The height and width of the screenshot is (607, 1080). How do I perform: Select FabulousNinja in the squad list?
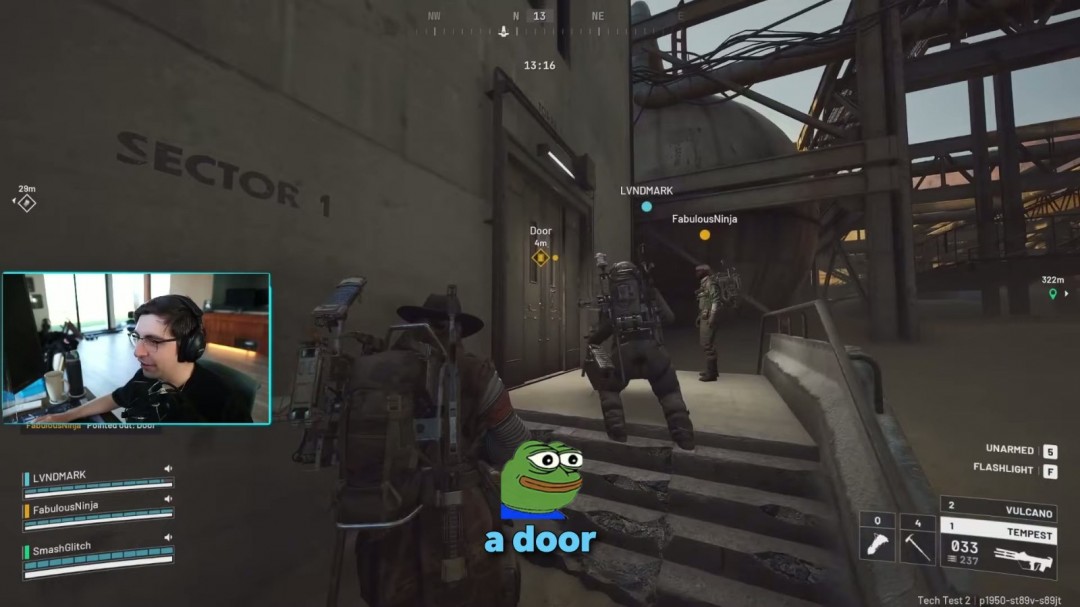coord(66,506)
